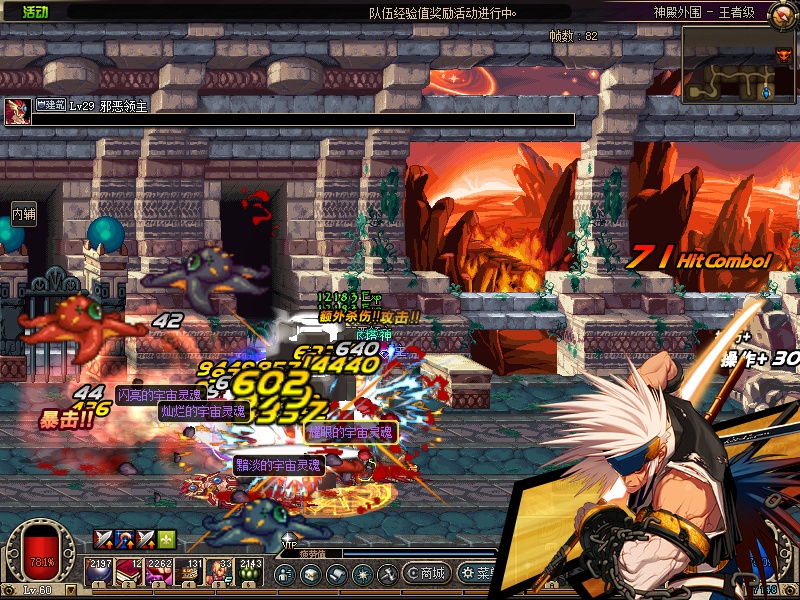Screen dimensions: 800x600
Task: Click the 内辅 button on the left edge
Action: pos(23,213)
